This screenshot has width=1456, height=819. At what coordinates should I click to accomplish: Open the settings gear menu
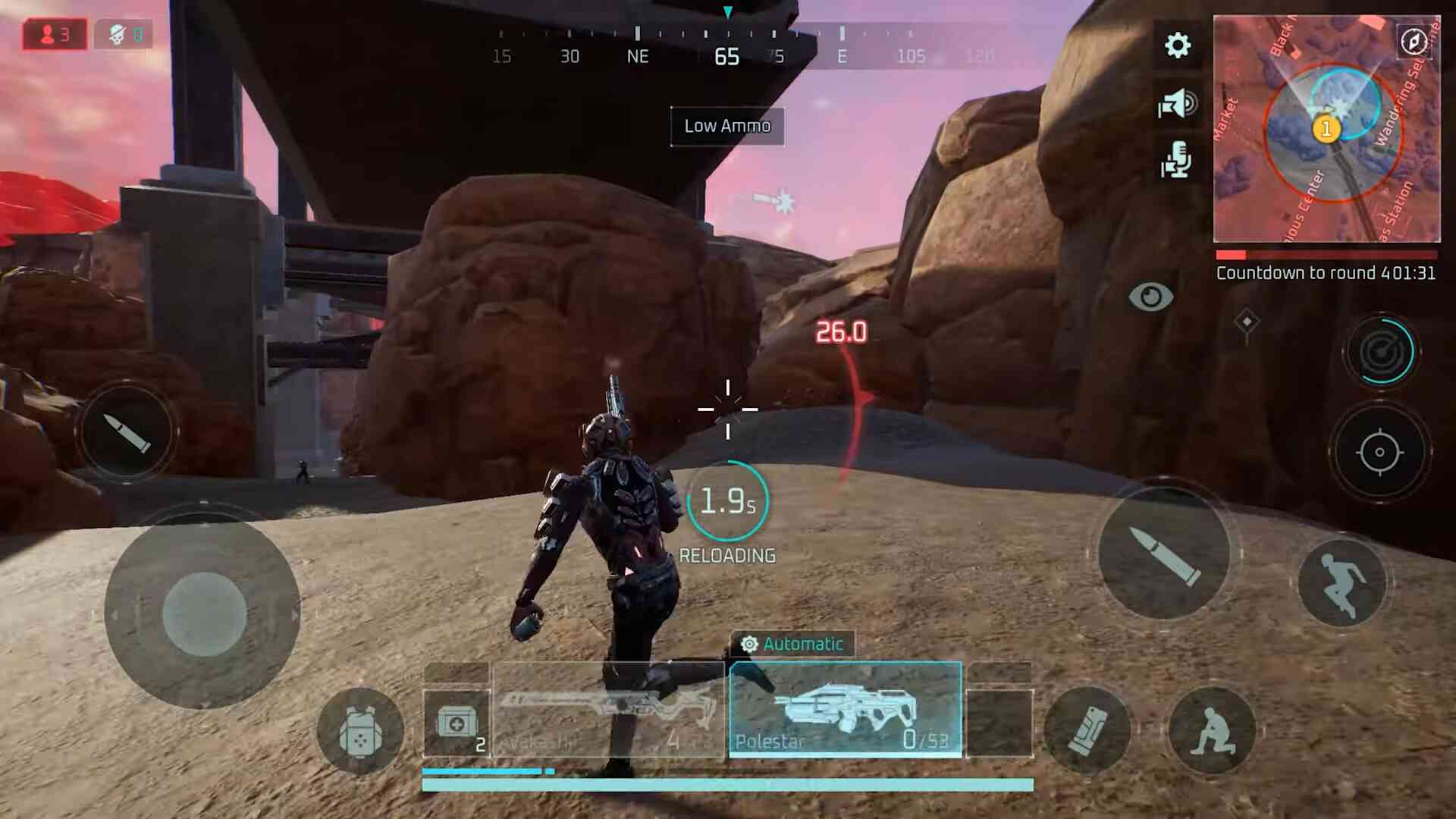(1177, 45)
